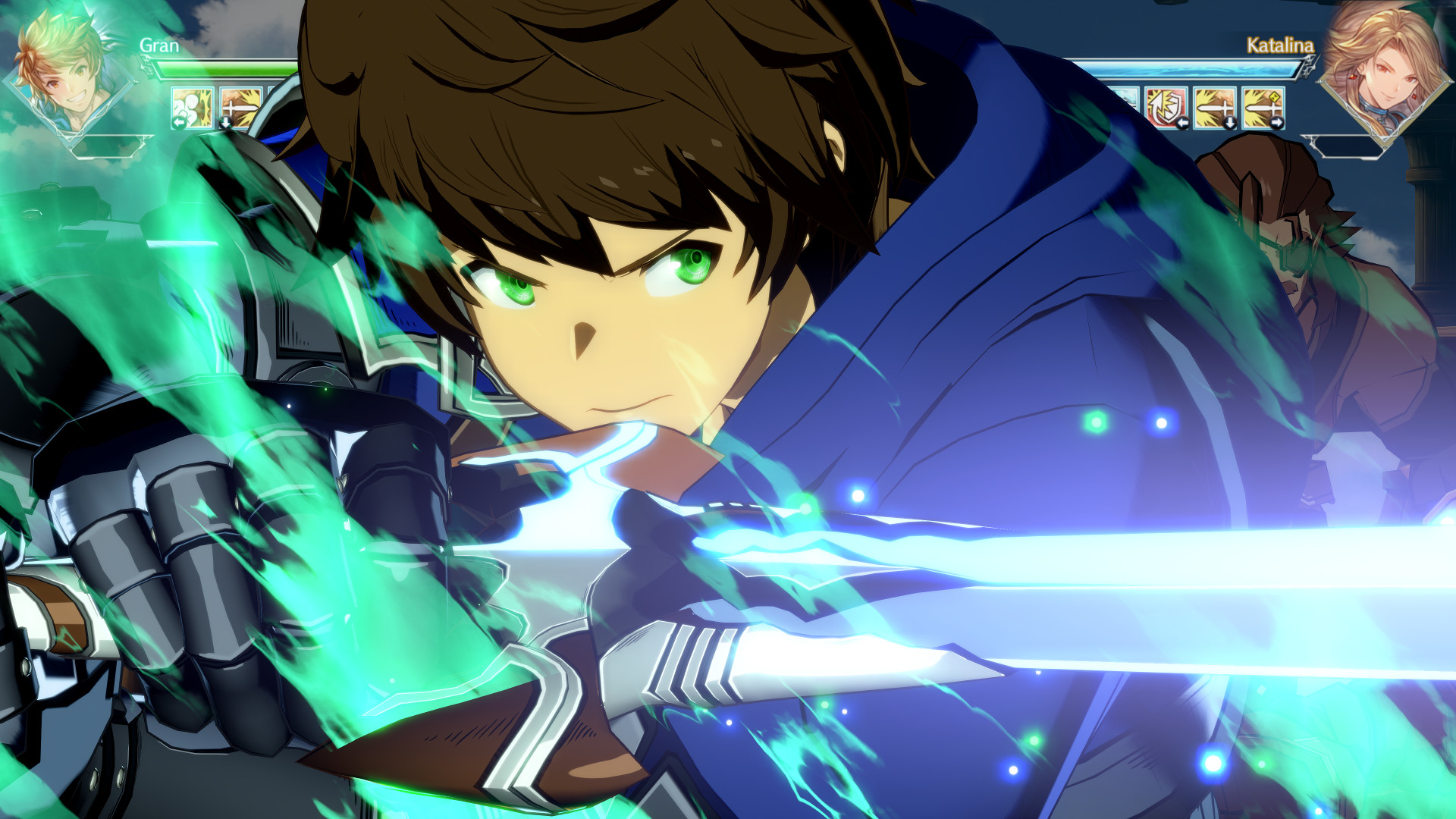This screenshot has width=1456, height=819.
Task: Toggle the down arrow input badge on Gran's skill
Action: (x=226, y=122)
